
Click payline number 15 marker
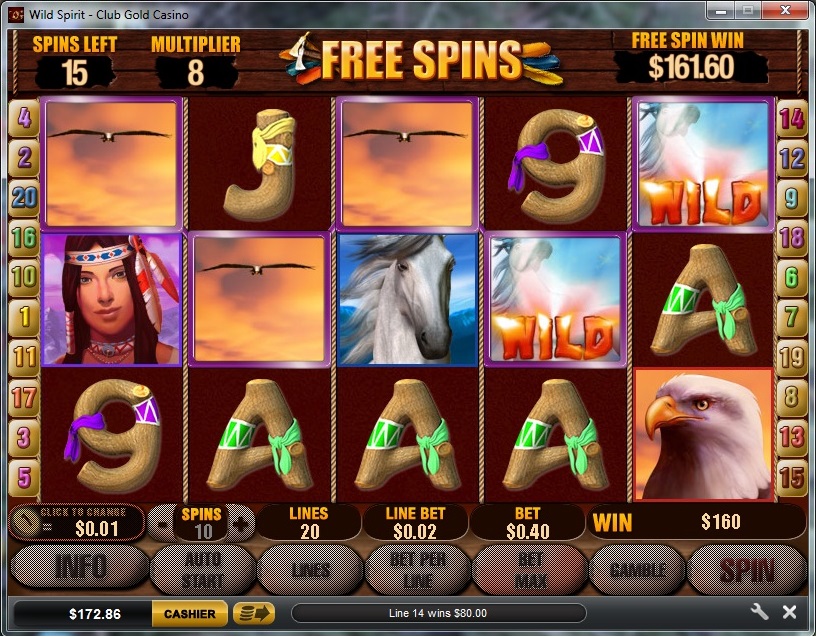click(x=791, y=476)
